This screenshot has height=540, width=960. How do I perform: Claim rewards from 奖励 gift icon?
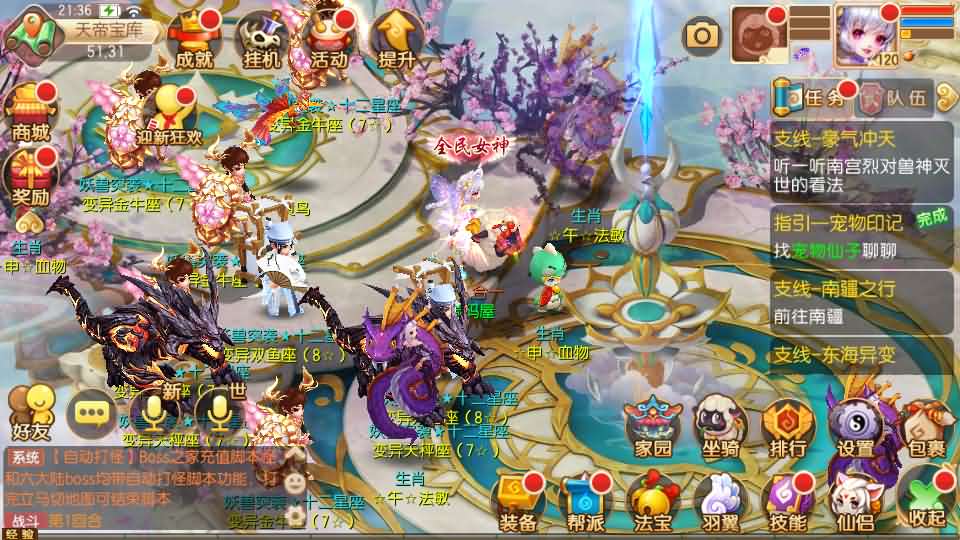(30, 176)
